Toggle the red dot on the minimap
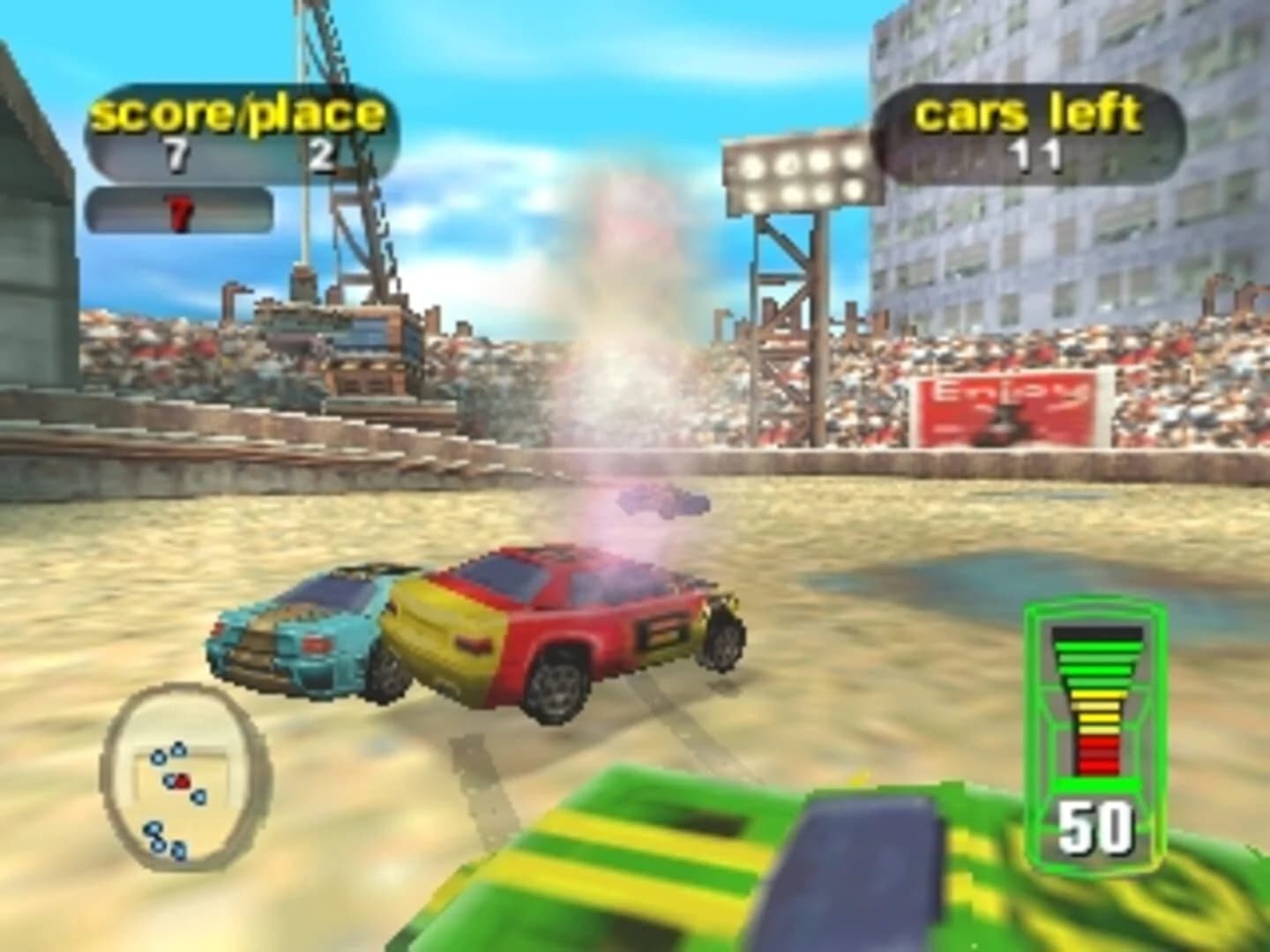The height and width of the screenshot is (952, 1270). (183, 779)
